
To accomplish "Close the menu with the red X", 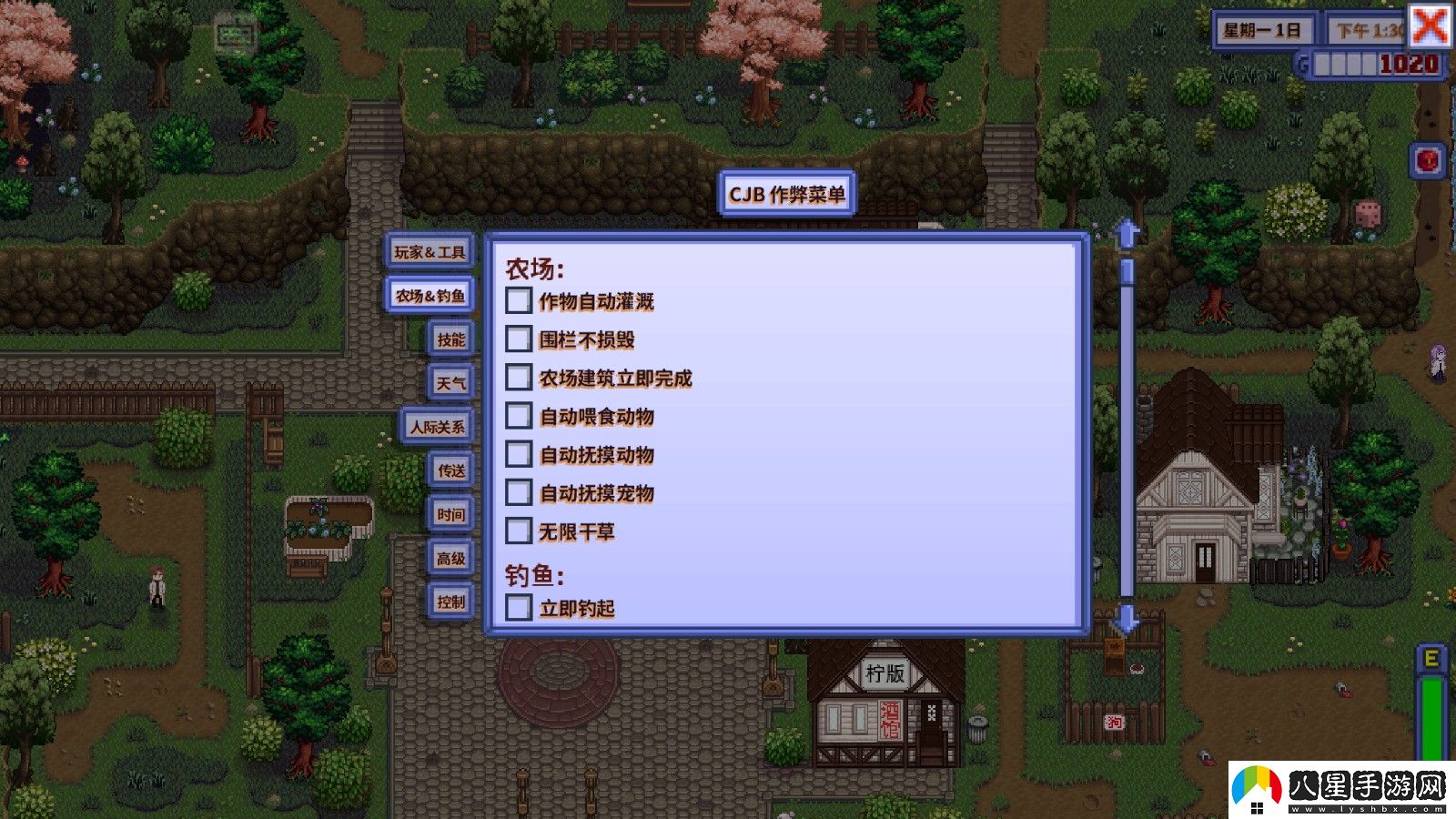I will (x=1430, y=25).
